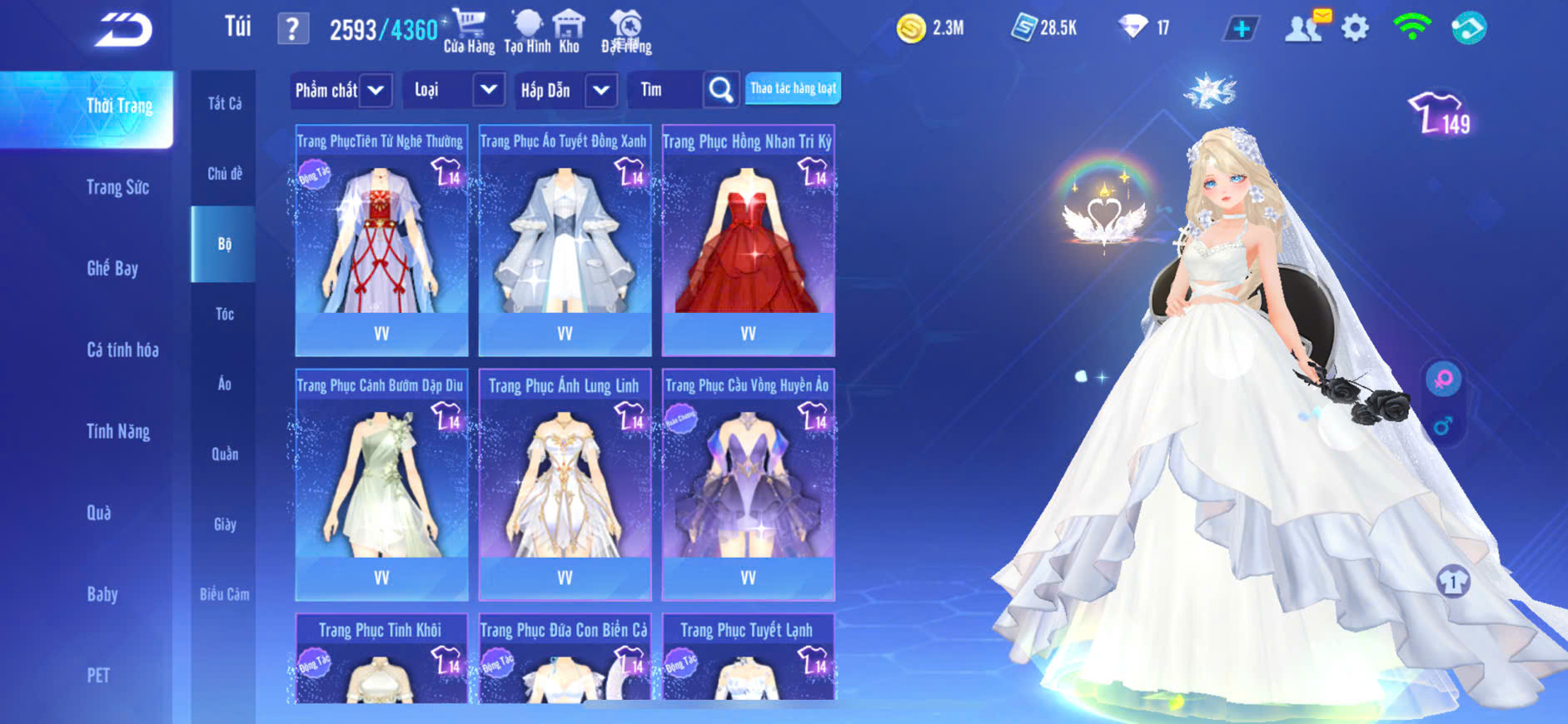Screen dimensions: 1568x724
Task: Pick Trang Phục Áo Tuyết Đông Xanh outfit
Action: tap(565, 241)
